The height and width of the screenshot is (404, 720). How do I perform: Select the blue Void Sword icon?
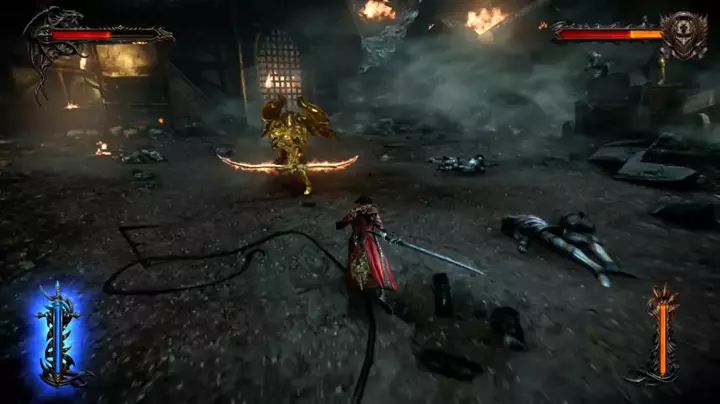pos(56,335)
